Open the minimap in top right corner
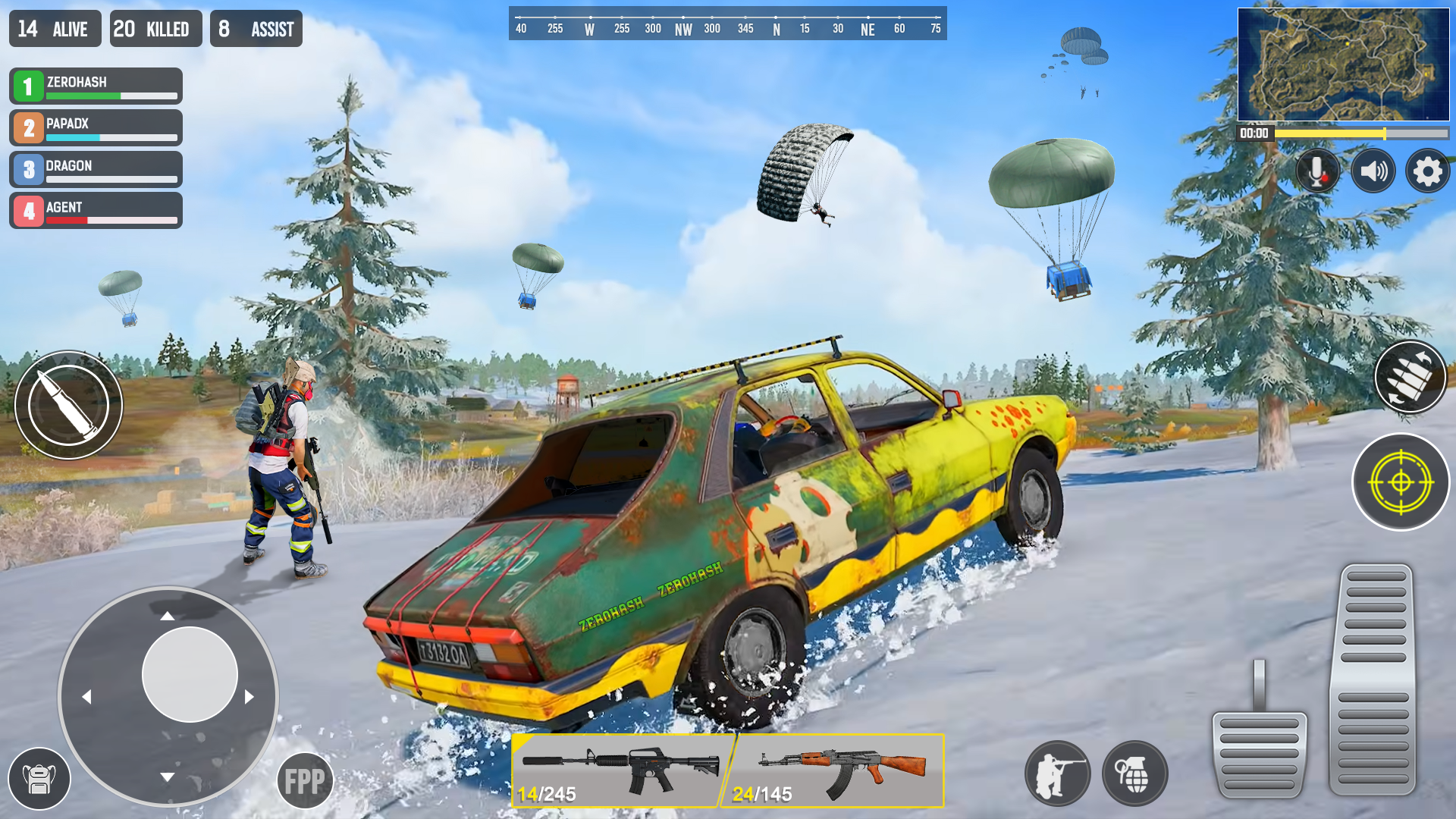The image size is (1456, 819). pos(1342,62)
